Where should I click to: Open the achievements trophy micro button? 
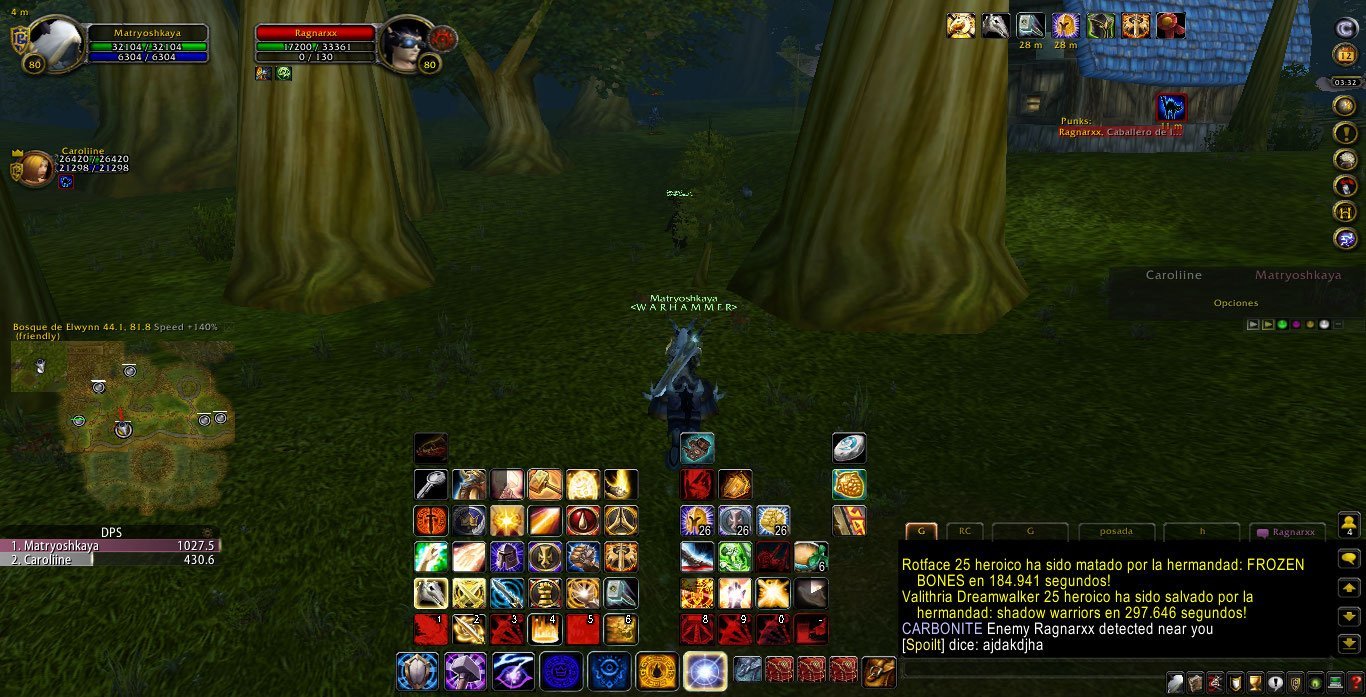click(x=1255, y=683)
